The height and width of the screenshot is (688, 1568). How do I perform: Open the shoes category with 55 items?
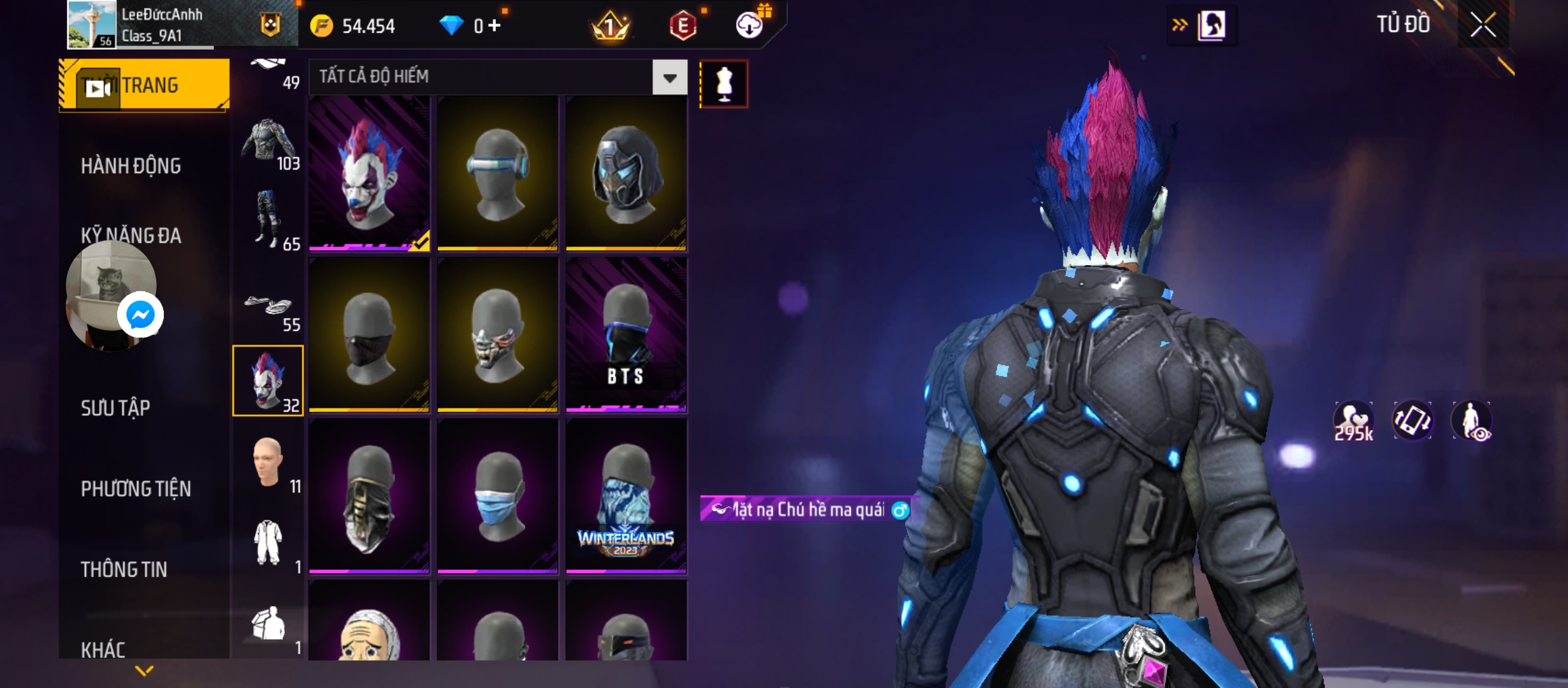268,308
